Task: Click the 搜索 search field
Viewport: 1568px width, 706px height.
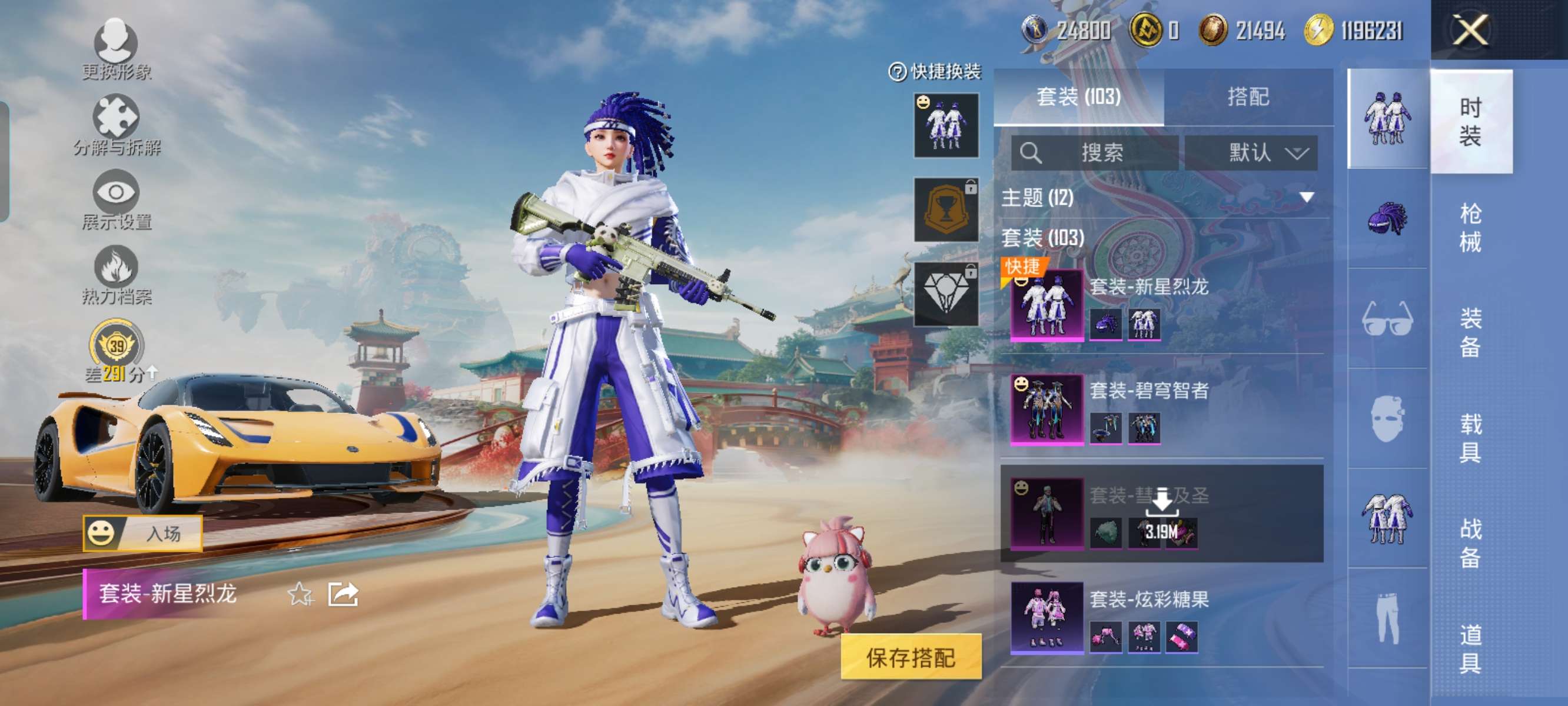Action: pyautogui.click(x=1095, y=152)
